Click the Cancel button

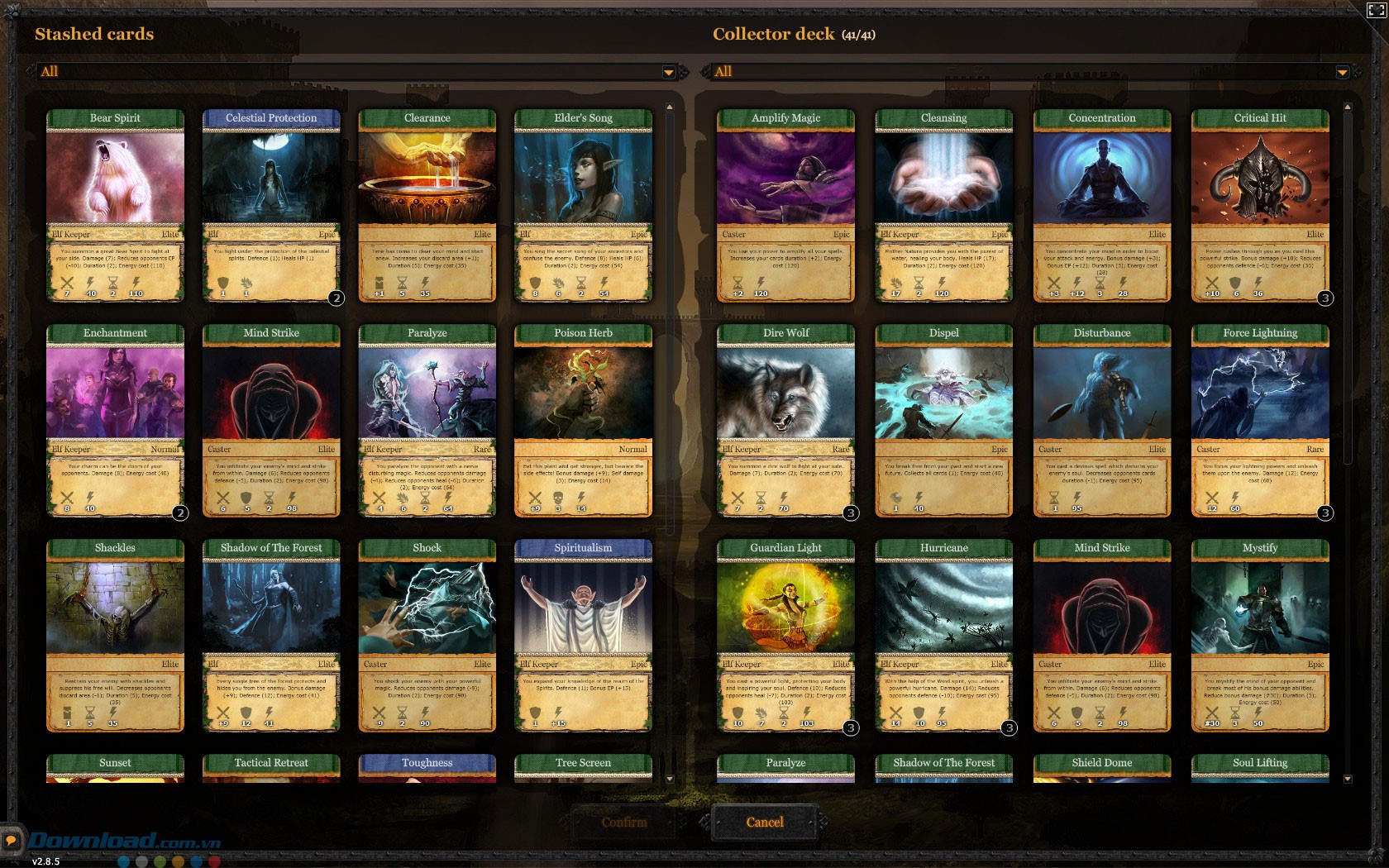[765, 823]
